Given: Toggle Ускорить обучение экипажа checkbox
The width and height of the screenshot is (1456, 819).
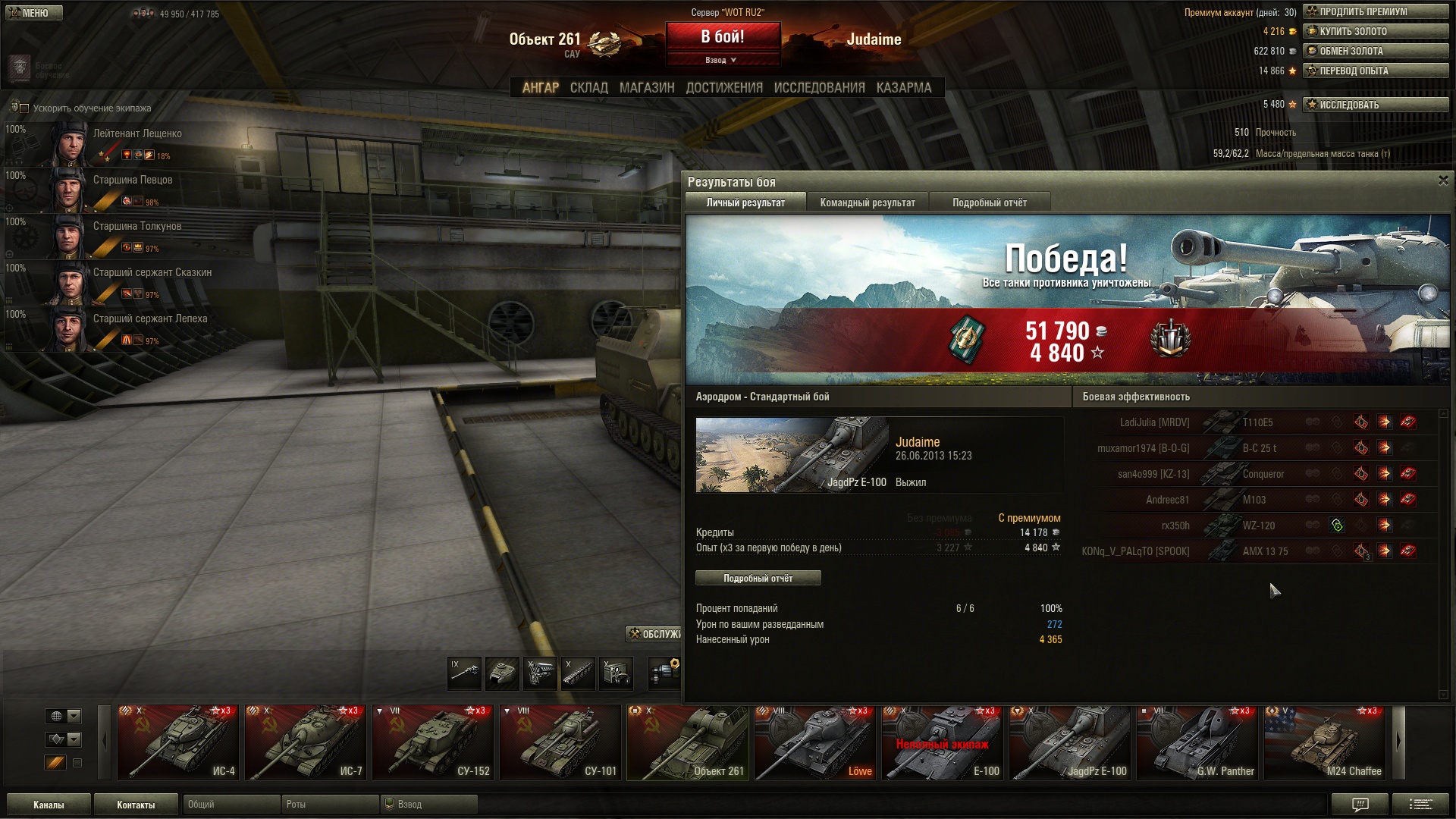Looking at the screenshot, I should (x=24, y=108).
